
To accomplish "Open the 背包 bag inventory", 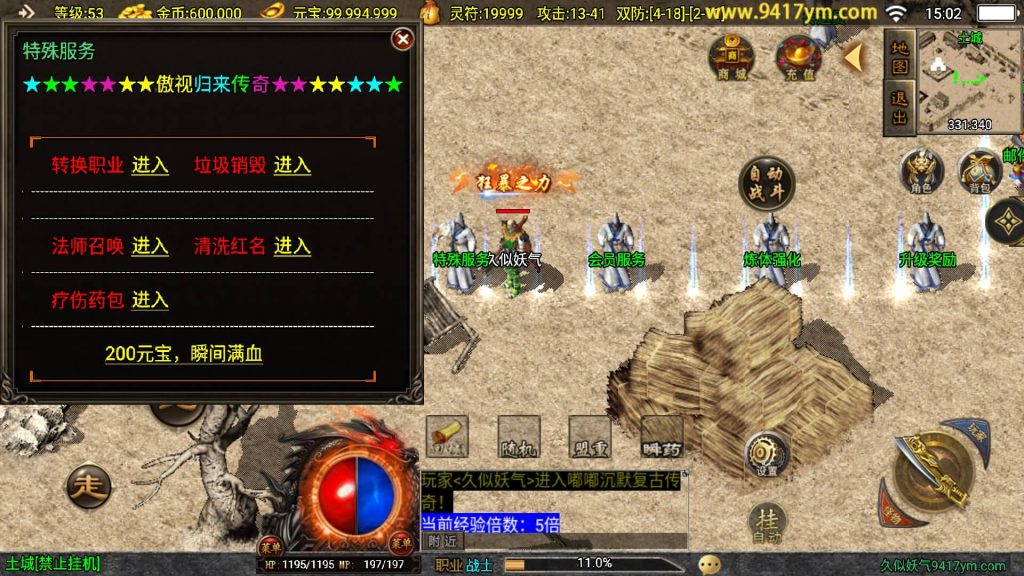I will (x=979, y=172).
